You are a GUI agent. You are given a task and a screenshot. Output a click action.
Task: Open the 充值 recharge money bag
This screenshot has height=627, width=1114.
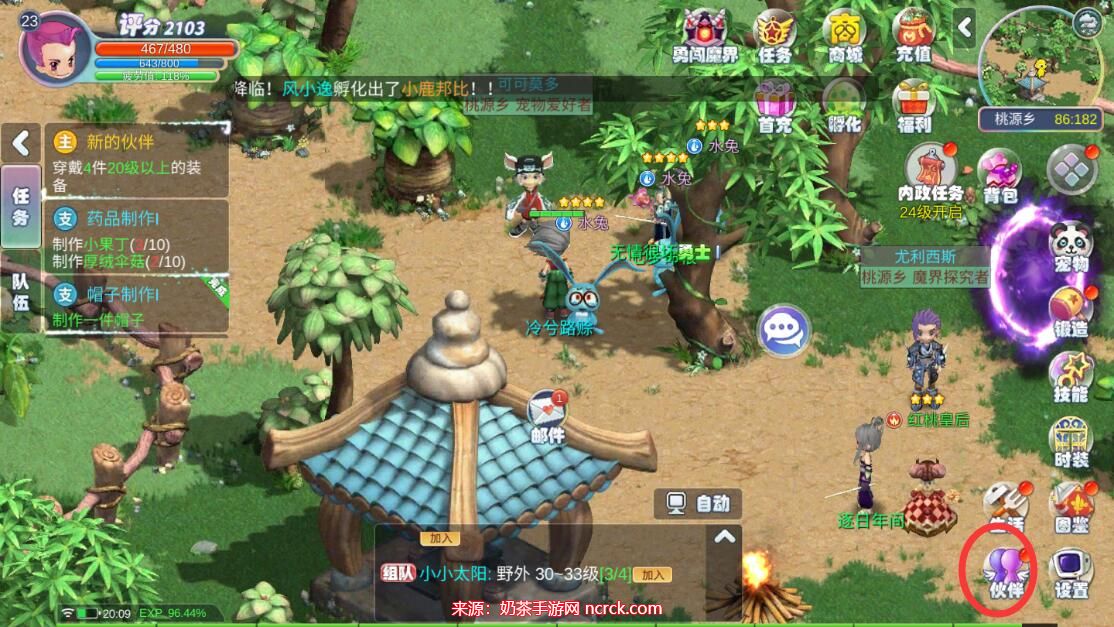913,35
